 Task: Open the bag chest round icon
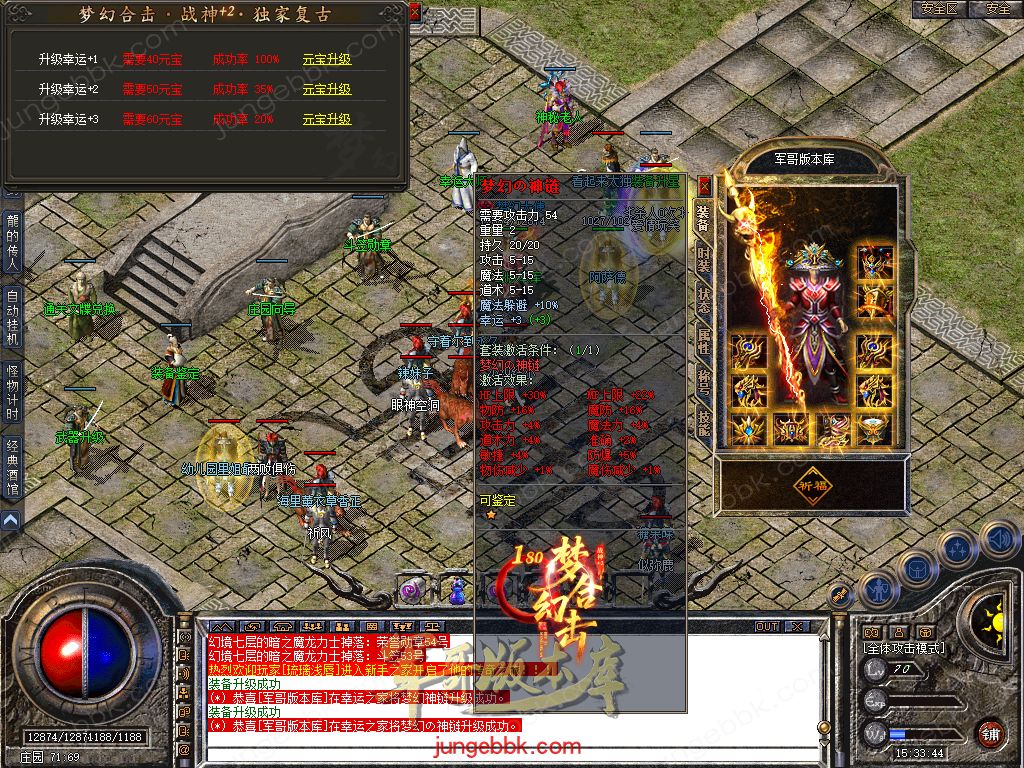(x=915, y=567)
